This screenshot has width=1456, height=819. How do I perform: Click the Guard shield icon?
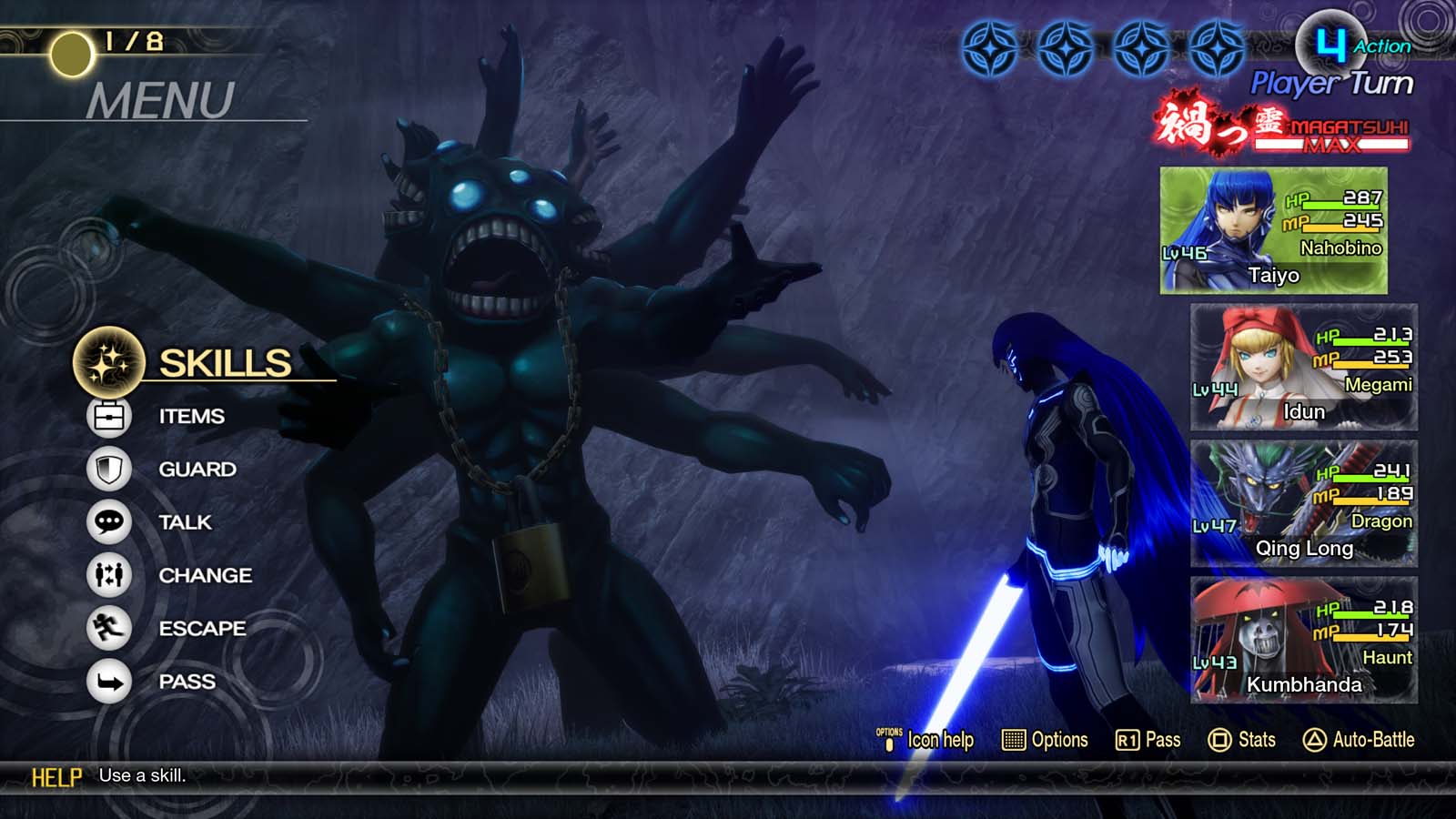coord(109,469)
